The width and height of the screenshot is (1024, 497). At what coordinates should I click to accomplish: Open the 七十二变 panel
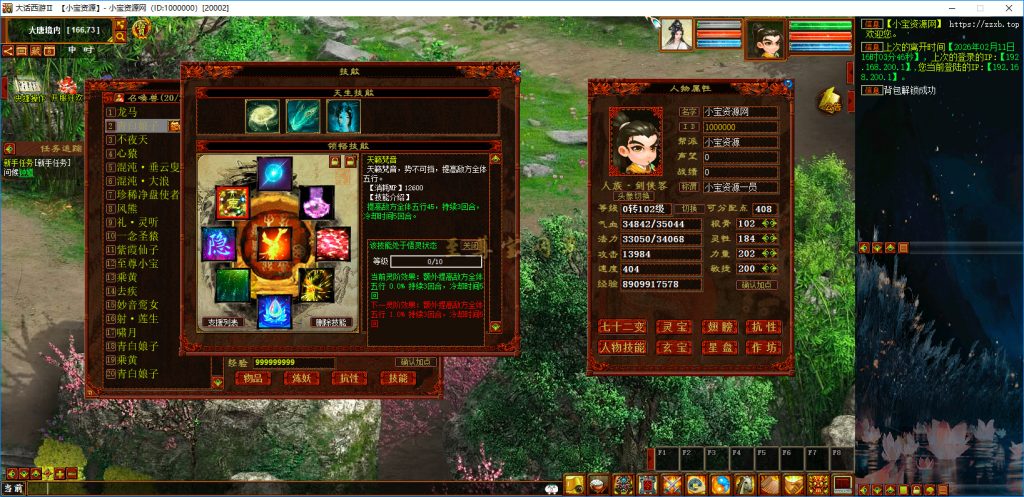coord(621,327)
